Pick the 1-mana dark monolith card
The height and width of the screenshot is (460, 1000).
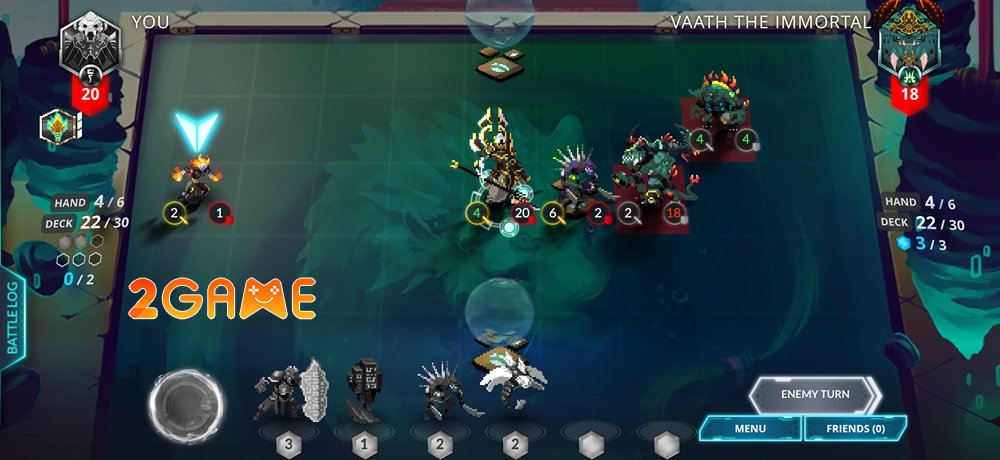pyautogui.click(x=363, y=391)
